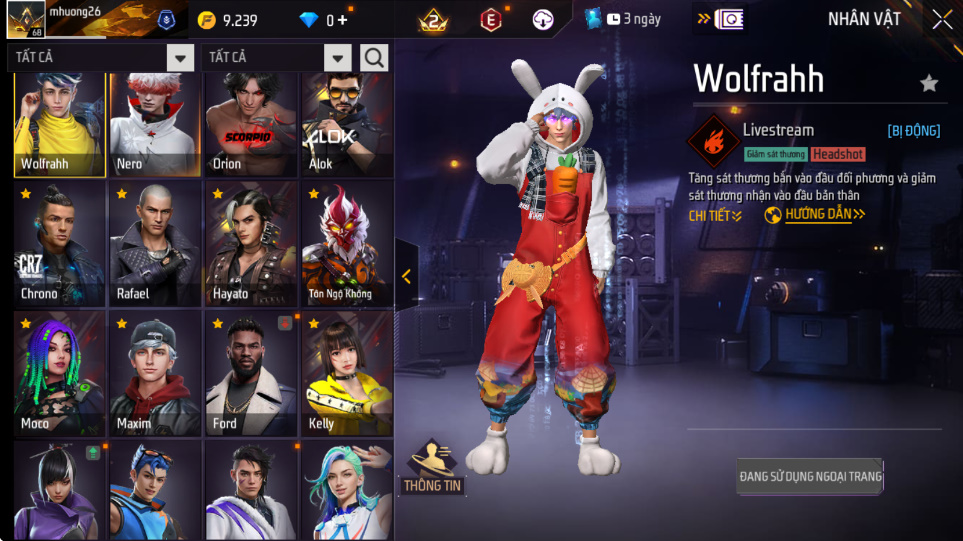Close the character screen with X
The width and height of the screenshot is (963, 541).
click(x=941, y=19)
